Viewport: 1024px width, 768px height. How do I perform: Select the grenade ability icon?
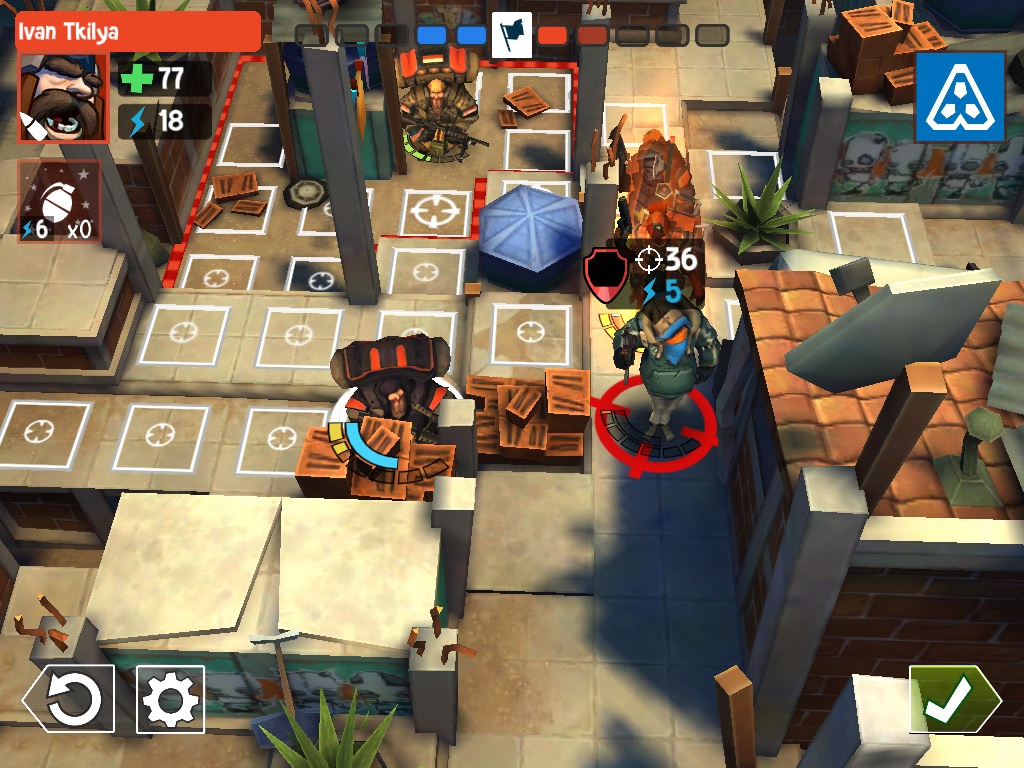59,202
